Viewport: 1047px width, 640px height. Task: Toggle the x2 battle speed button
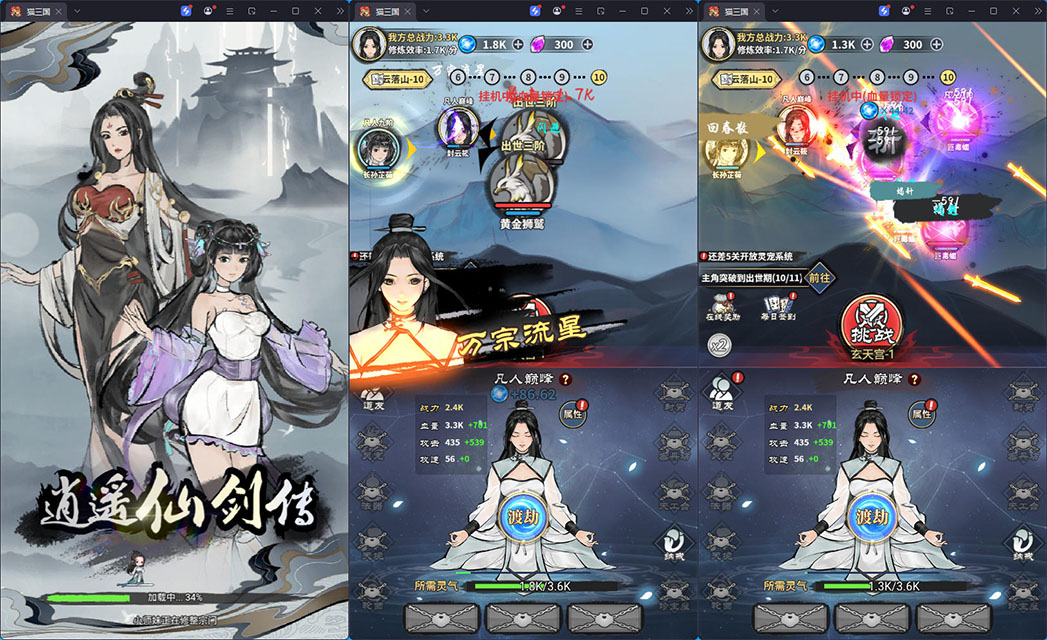pyautogui.click(x=719, y=345)
